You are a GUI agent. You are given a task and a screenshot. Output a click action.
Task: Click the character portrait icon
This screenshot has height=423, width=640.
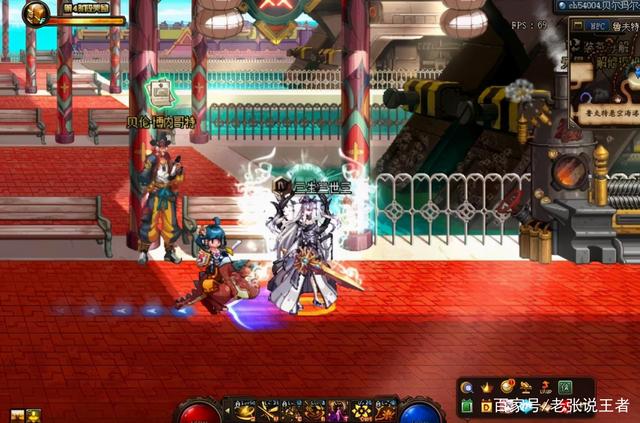click(x=37, y=13)
